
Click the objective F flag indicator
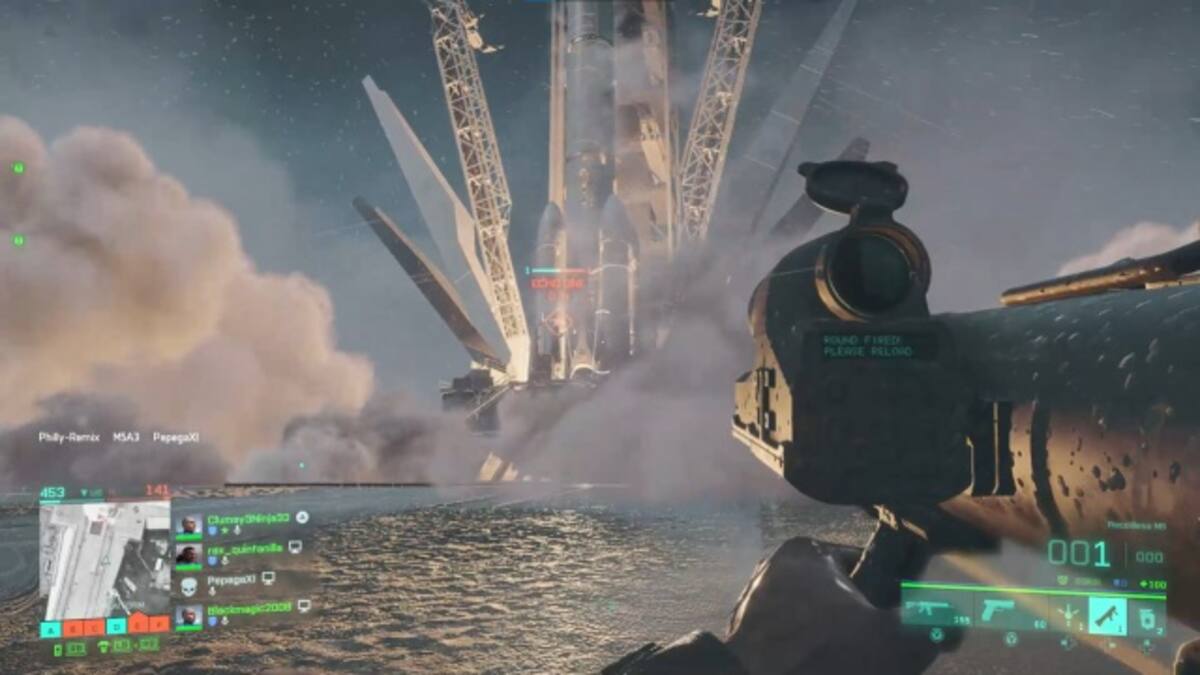coord(160,627)
